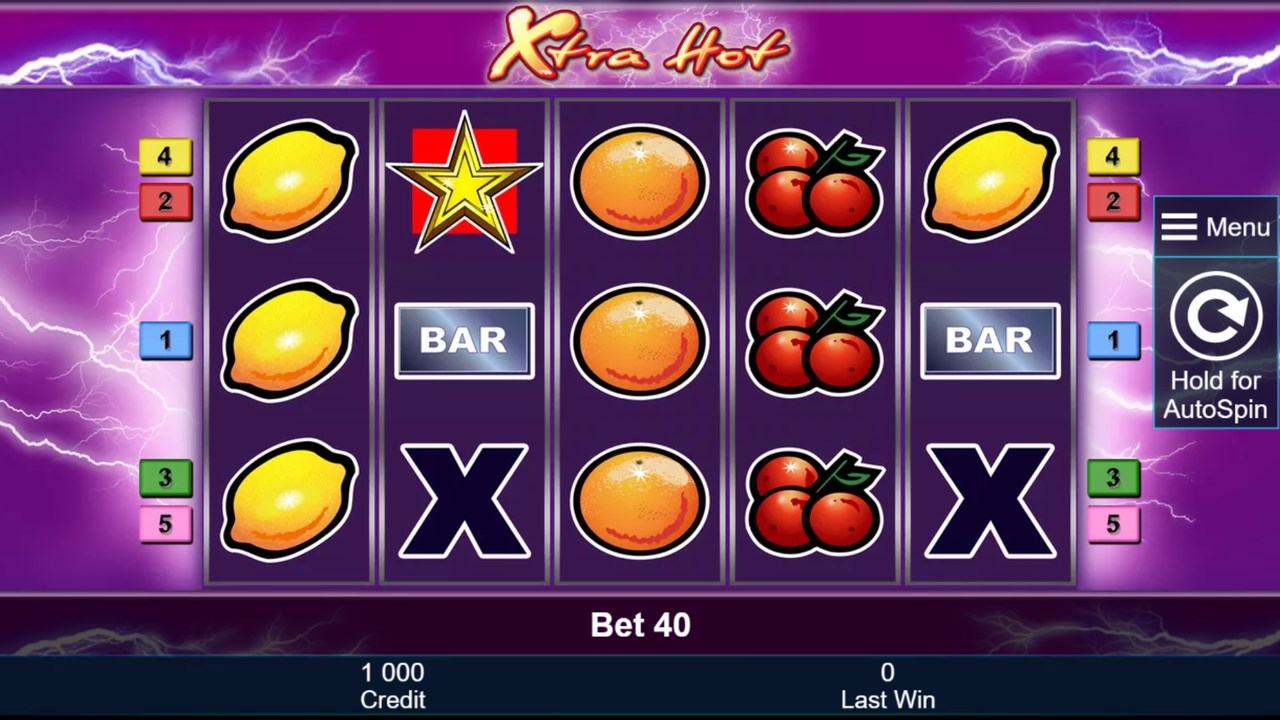Viewport: 1280px width, 720px height.
Task: Click the cherries symbol on the middle row
Action: [x=813, y=340]
